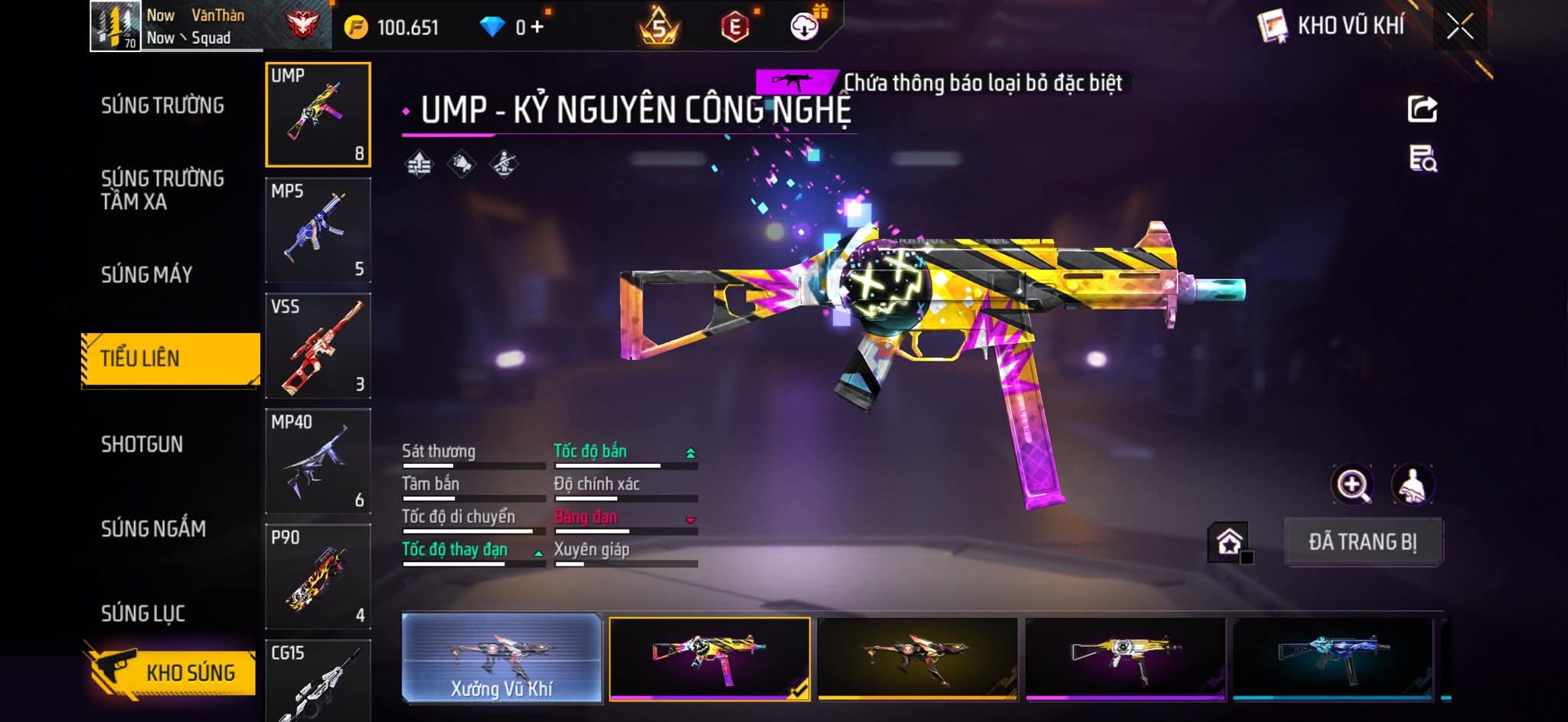The image size is (1568, 722).
Task: Open the Súng Lục category
Action: (x=143, y=613)
